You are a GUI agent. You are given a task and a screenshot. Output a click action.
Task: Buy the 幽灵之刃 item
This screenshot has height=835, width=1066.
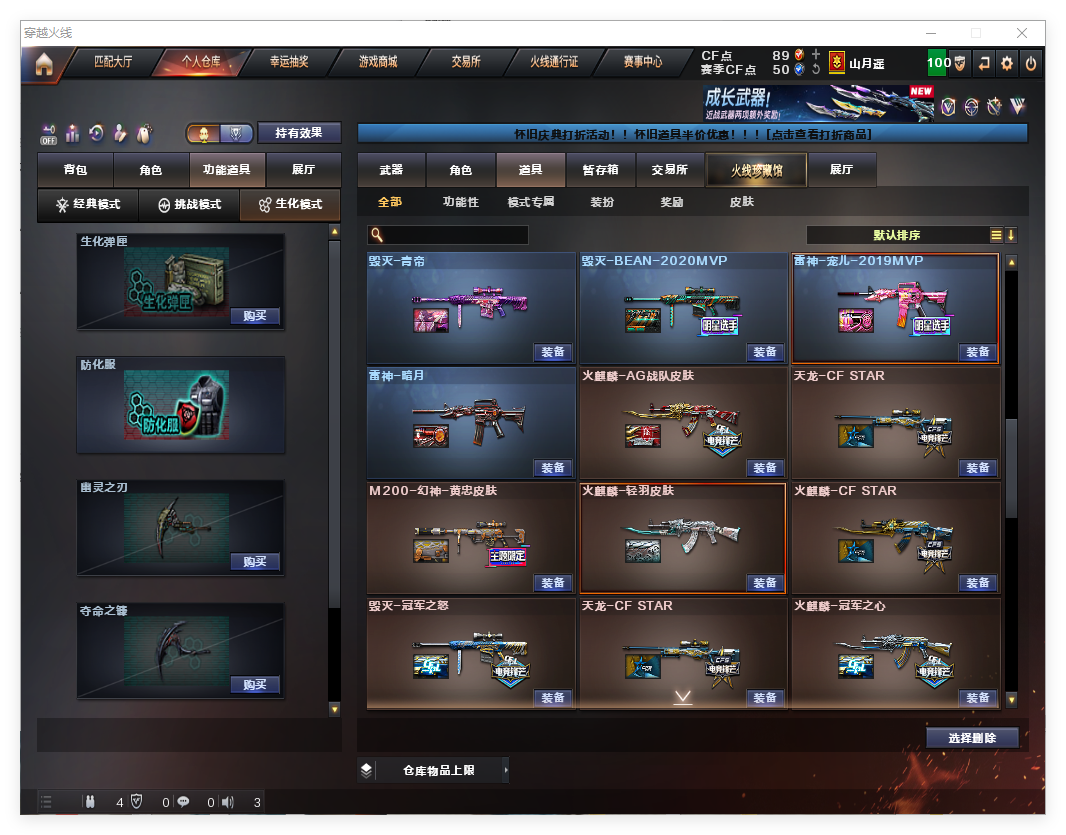pos(254,562)
